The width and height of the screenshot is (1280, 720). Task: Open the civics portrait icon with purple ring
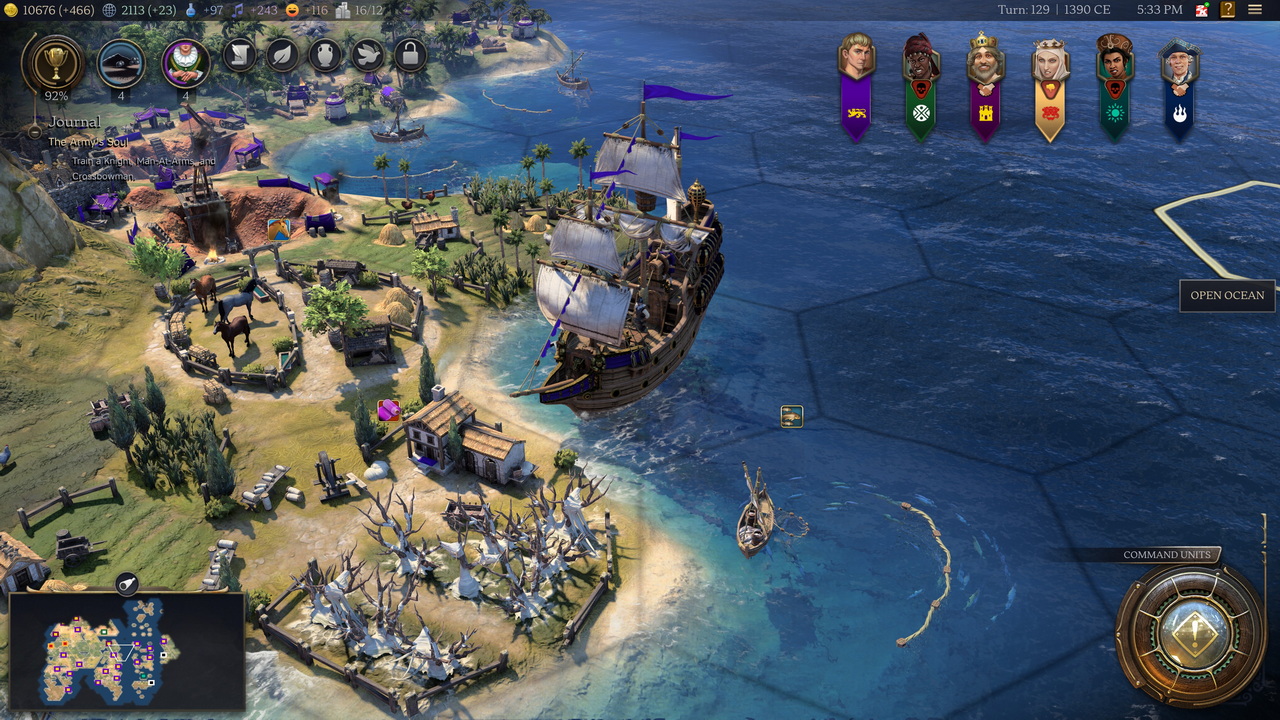(186, 64)
